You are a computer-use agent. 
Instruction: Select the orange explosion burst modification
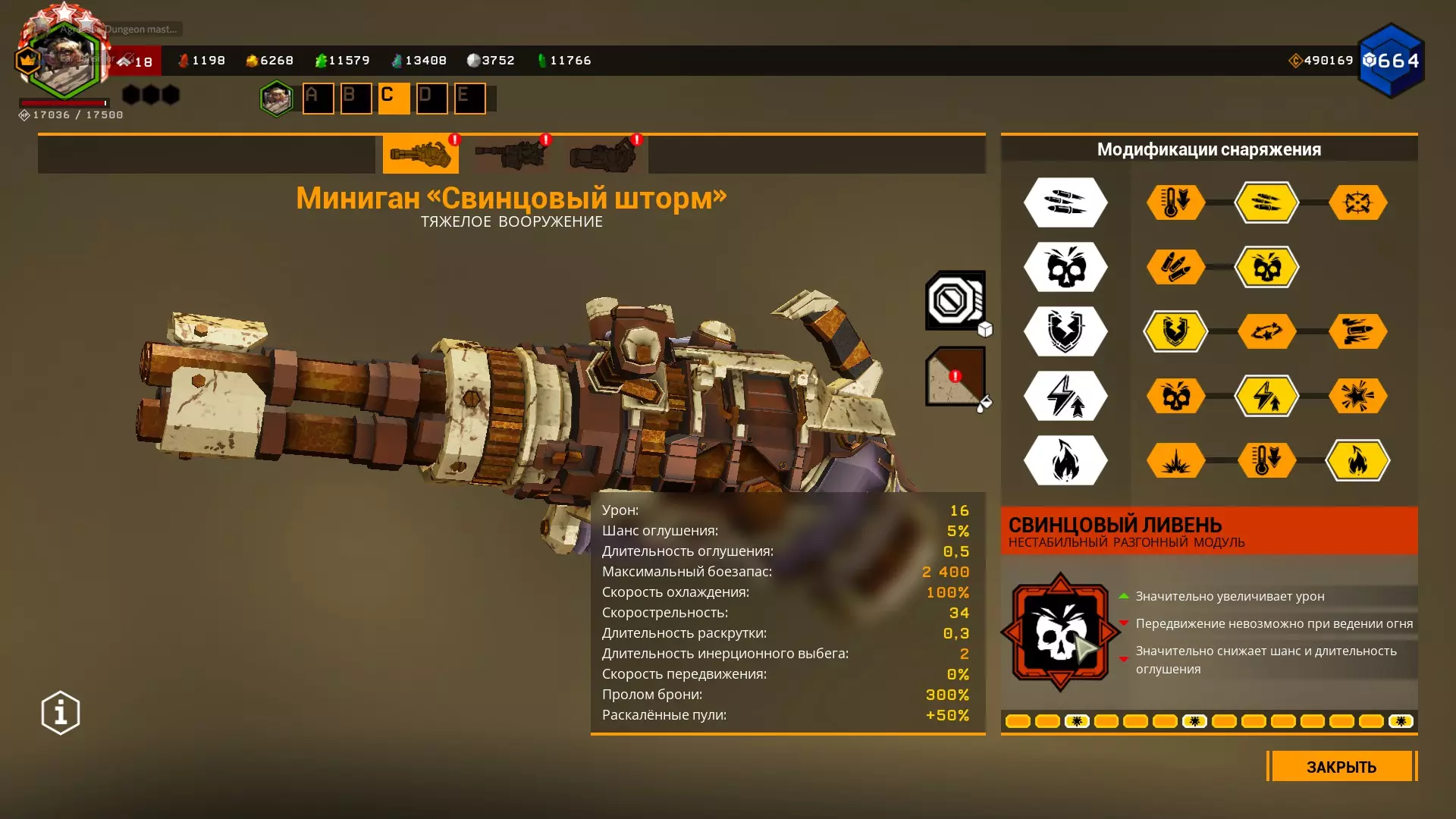coord(1175,460)
